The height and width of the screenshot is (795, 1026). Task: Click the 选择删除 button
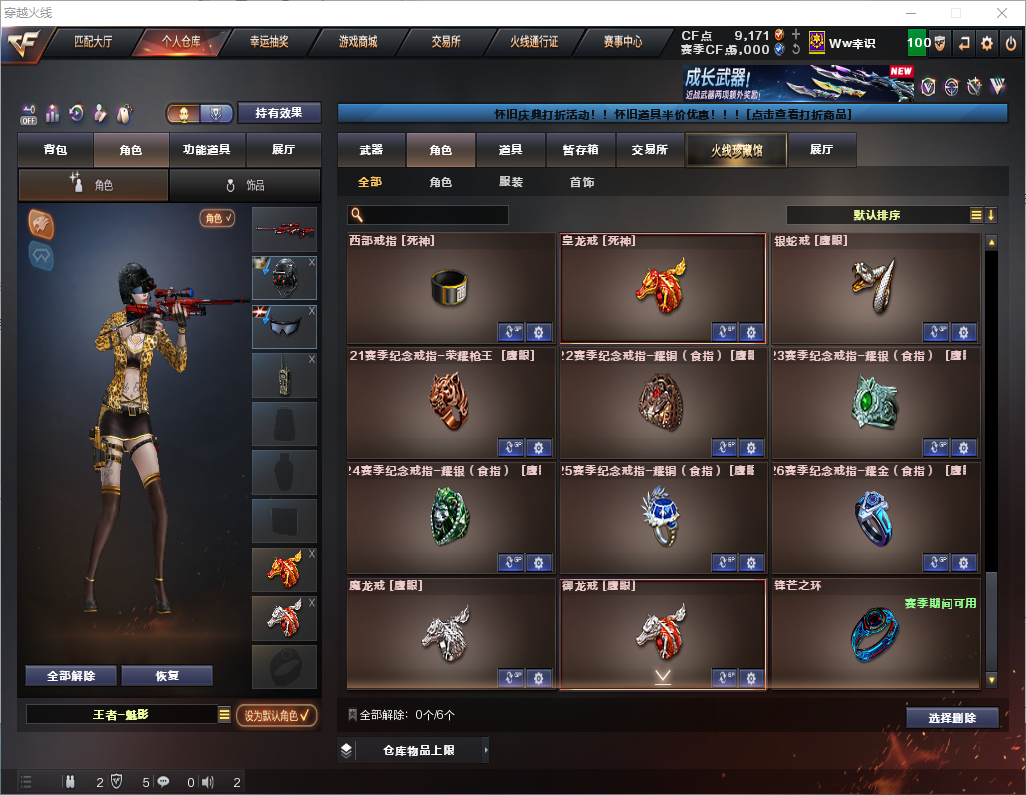(952, 718)
